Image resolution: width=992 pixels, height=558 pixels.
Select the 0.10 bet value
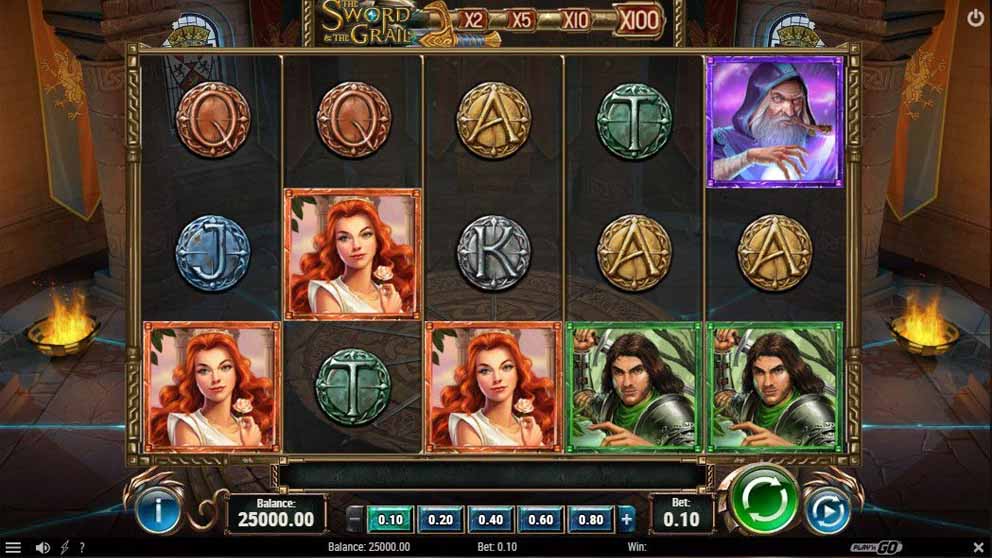[x=391, y=519]
